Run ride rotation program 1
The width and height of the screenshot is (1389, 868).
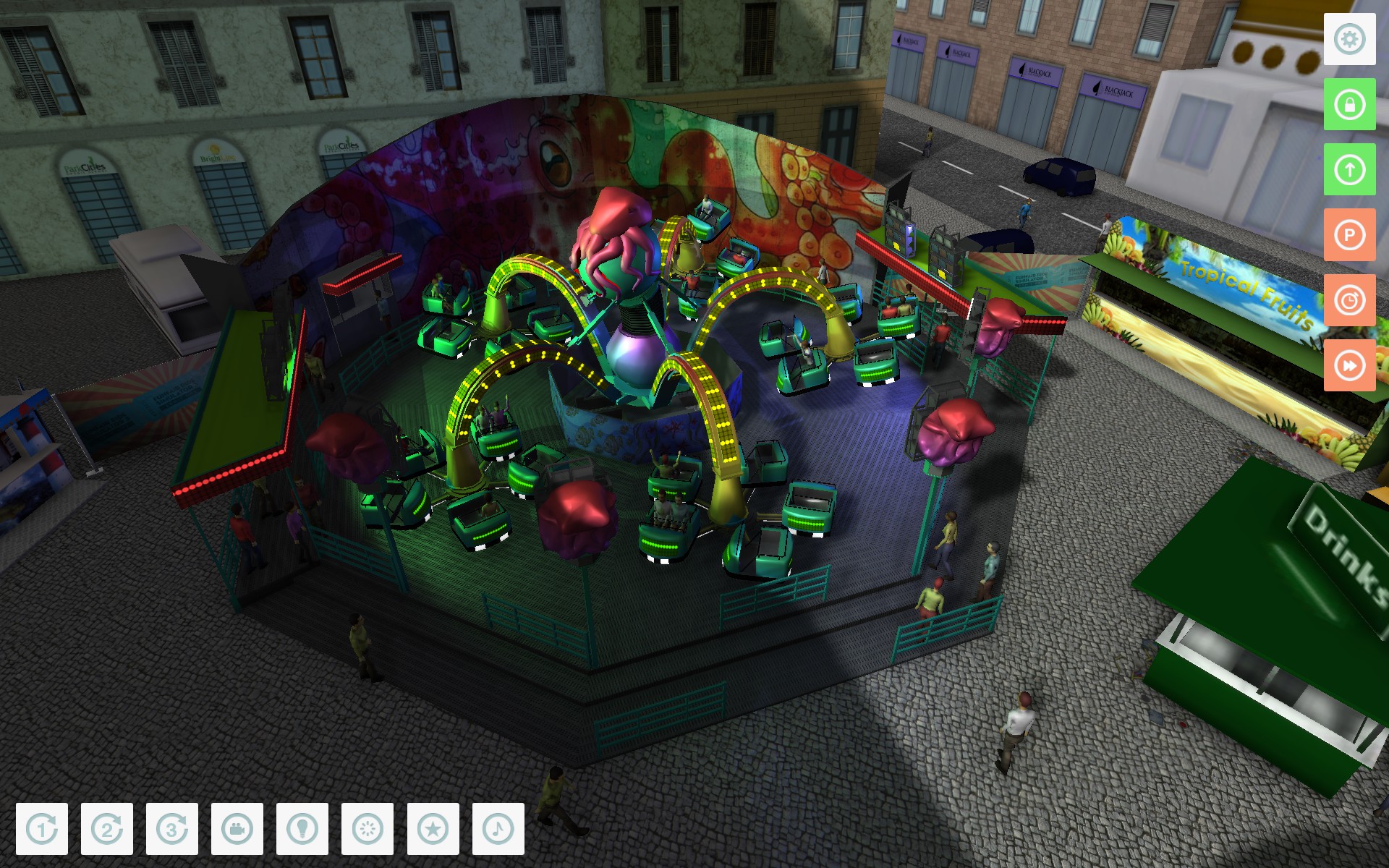click(43, 829)
